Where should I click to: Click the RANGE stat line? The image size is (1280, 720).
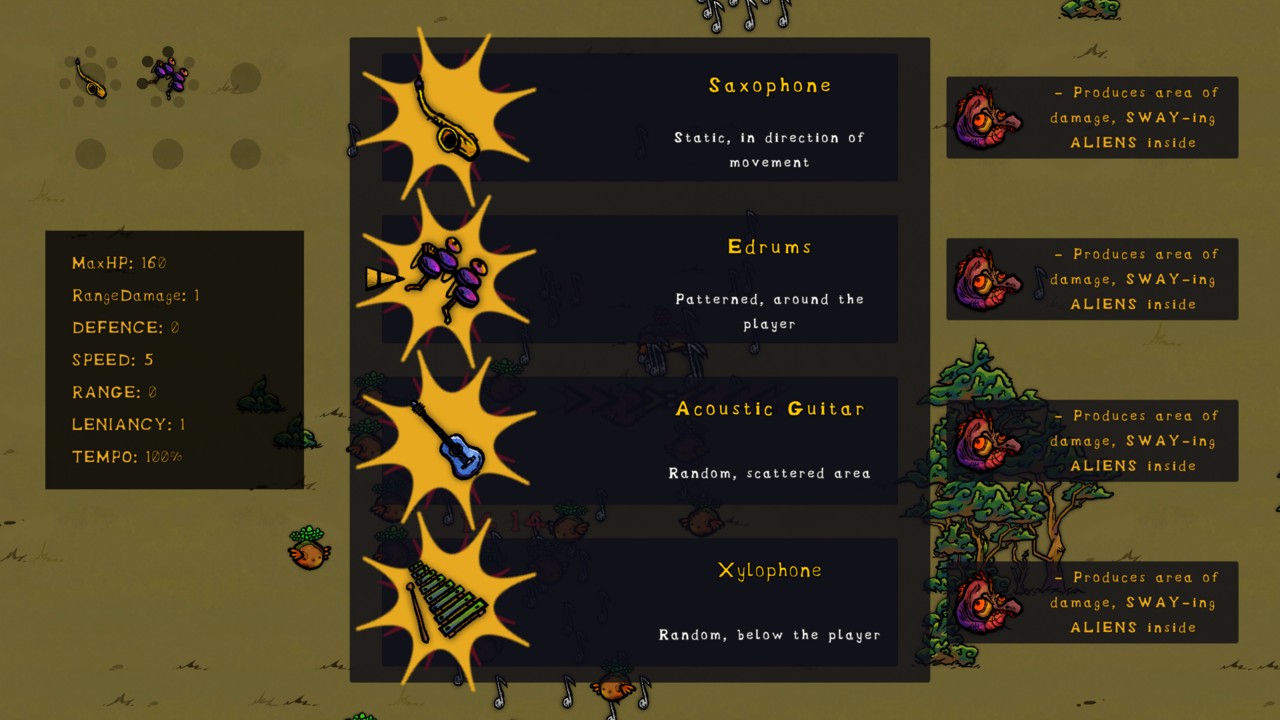click(113, 392)
